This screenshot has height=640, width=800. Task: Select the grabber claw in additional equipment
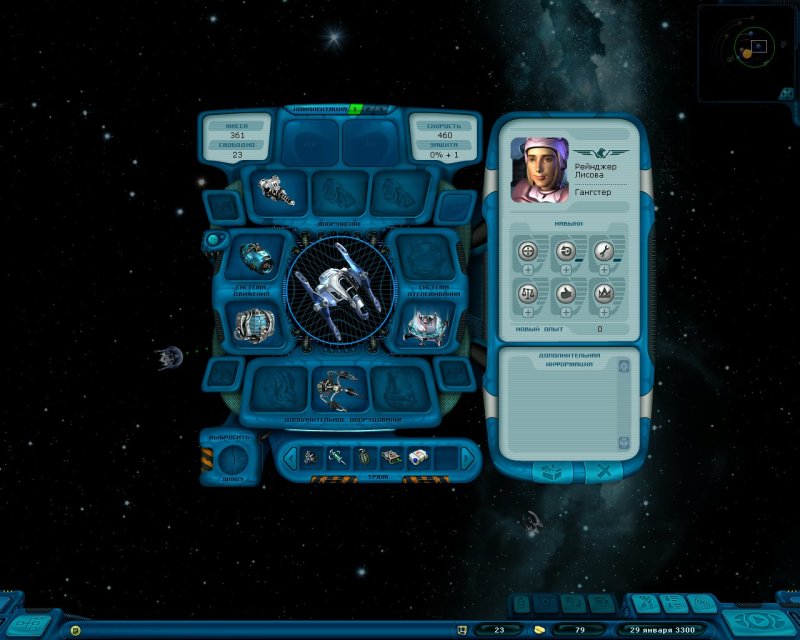coord(337,387)
